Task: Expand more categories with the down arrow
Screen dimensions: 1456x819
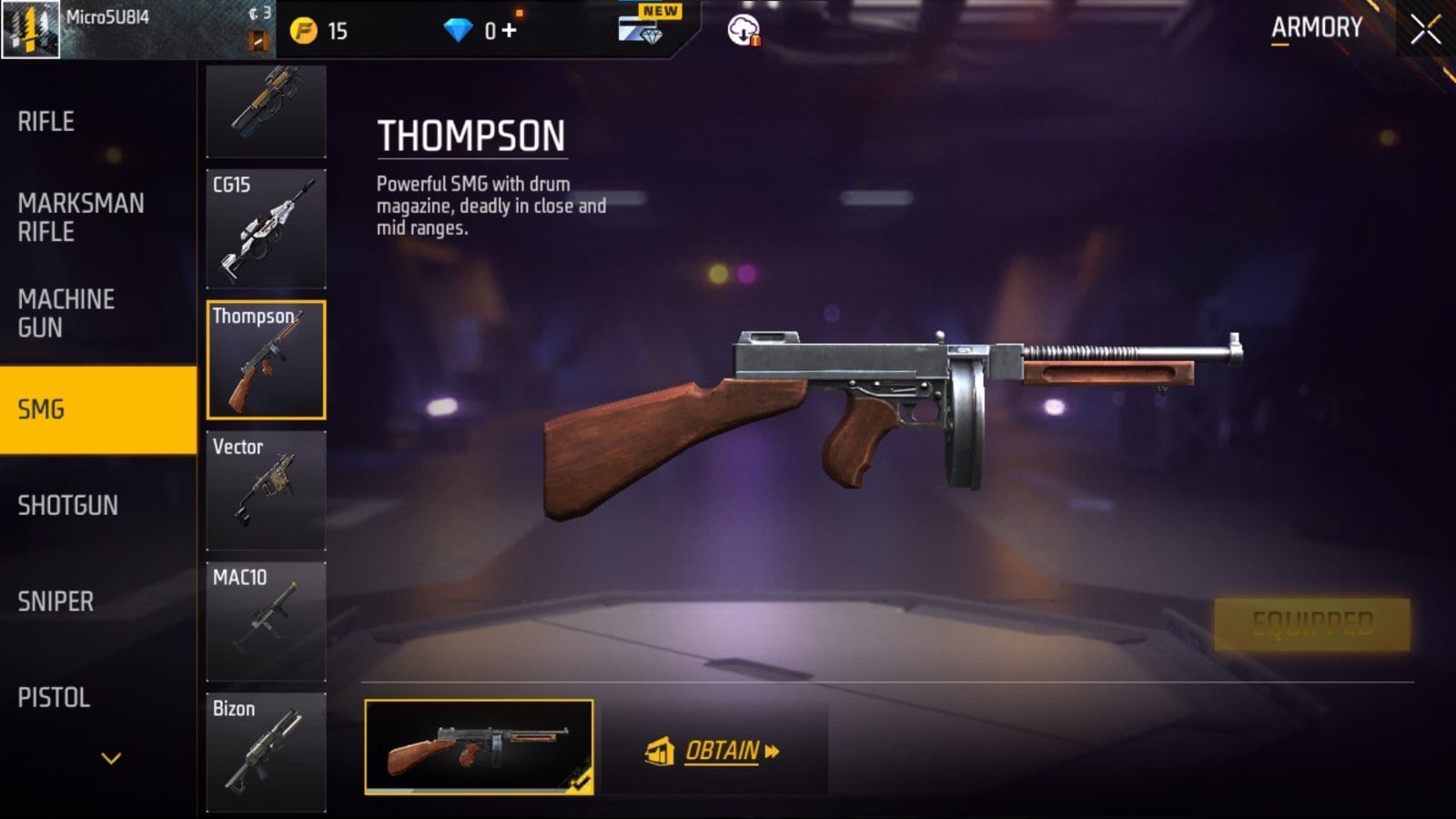Action: (111, 758)
